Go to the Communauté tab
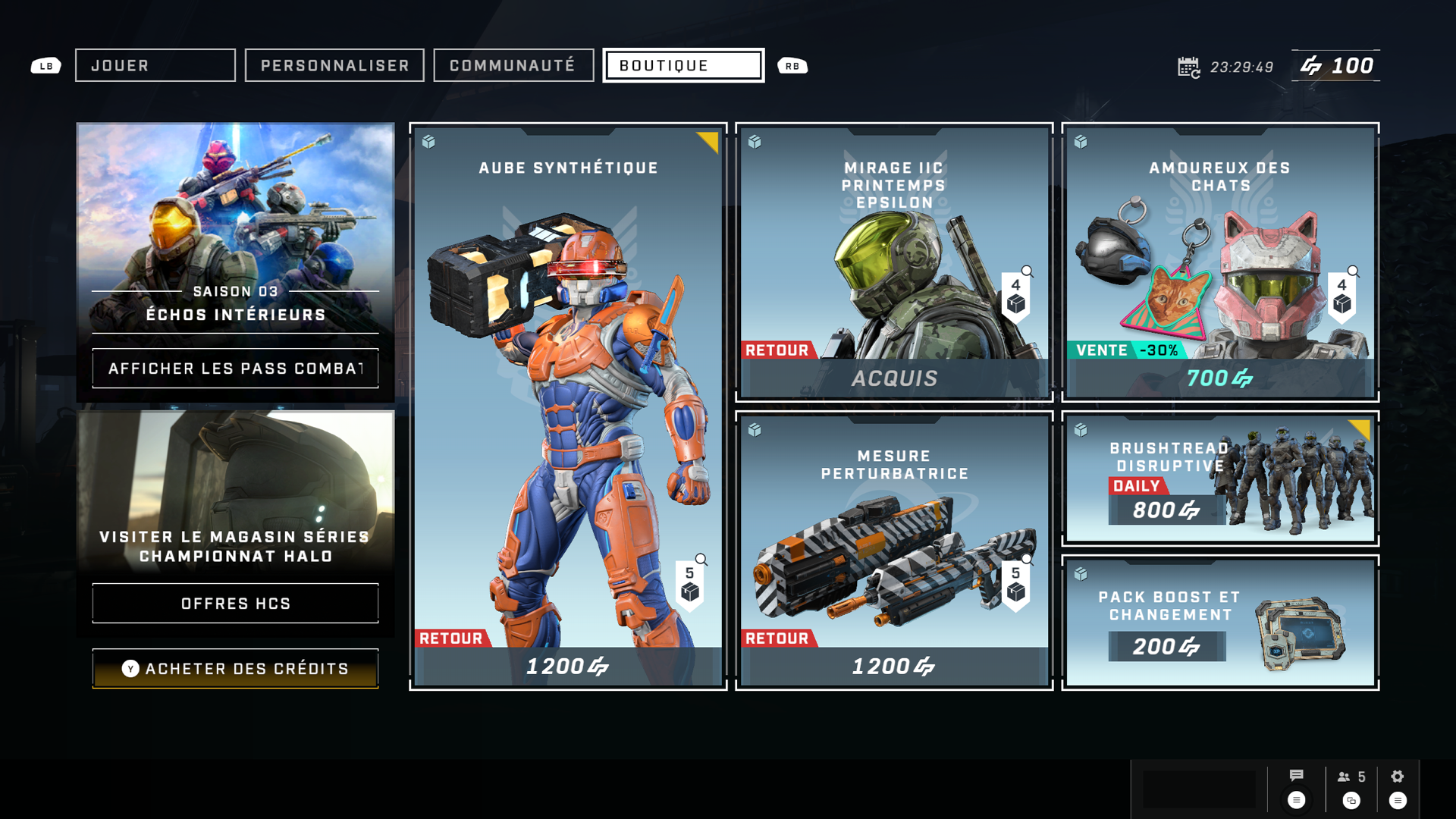This screenshot has height=819, width=1456. point(513,66)
